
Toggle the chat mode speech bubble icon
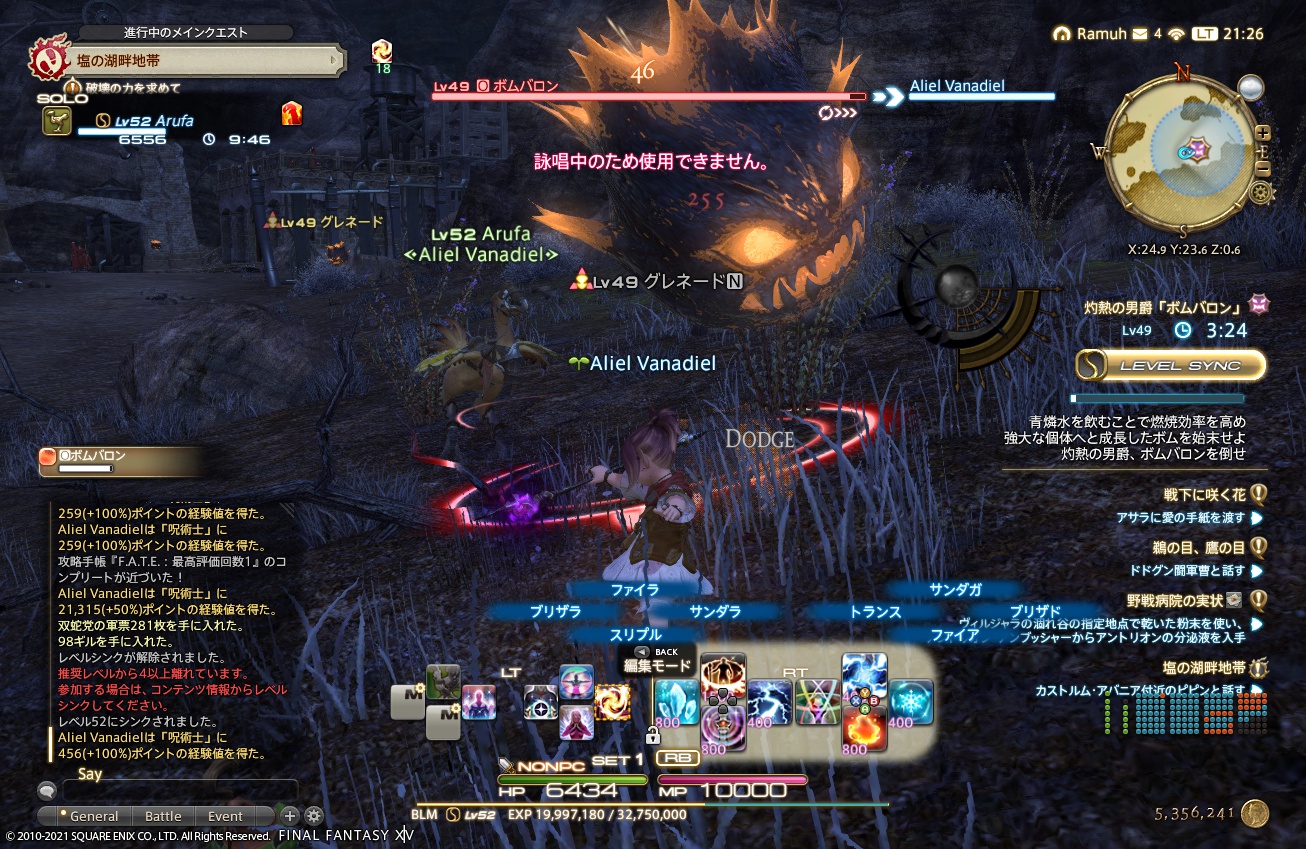[x=45, y=790]
